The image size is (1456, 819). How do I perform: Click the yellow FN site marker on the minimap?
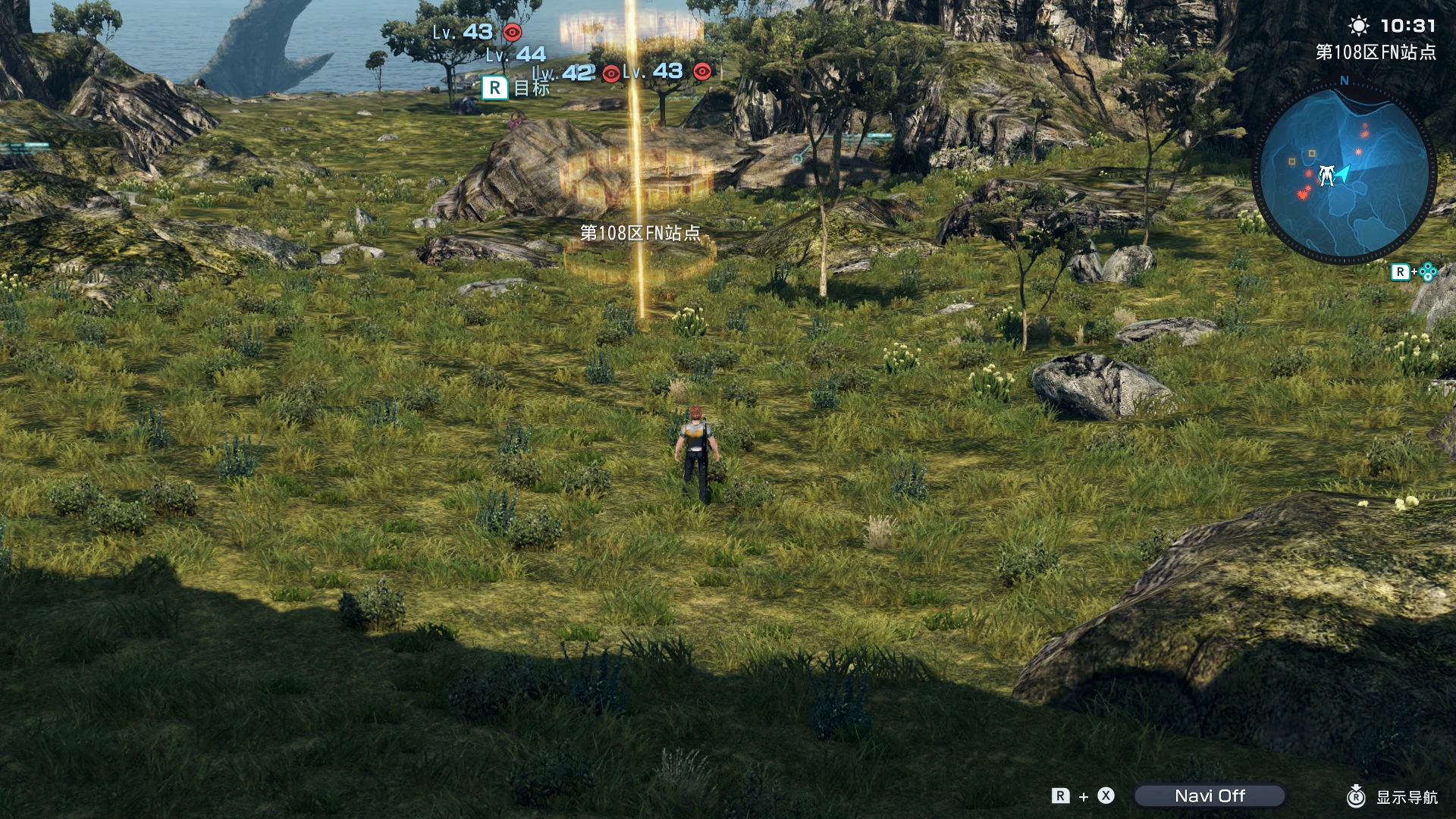click(x=1310, y=153)
